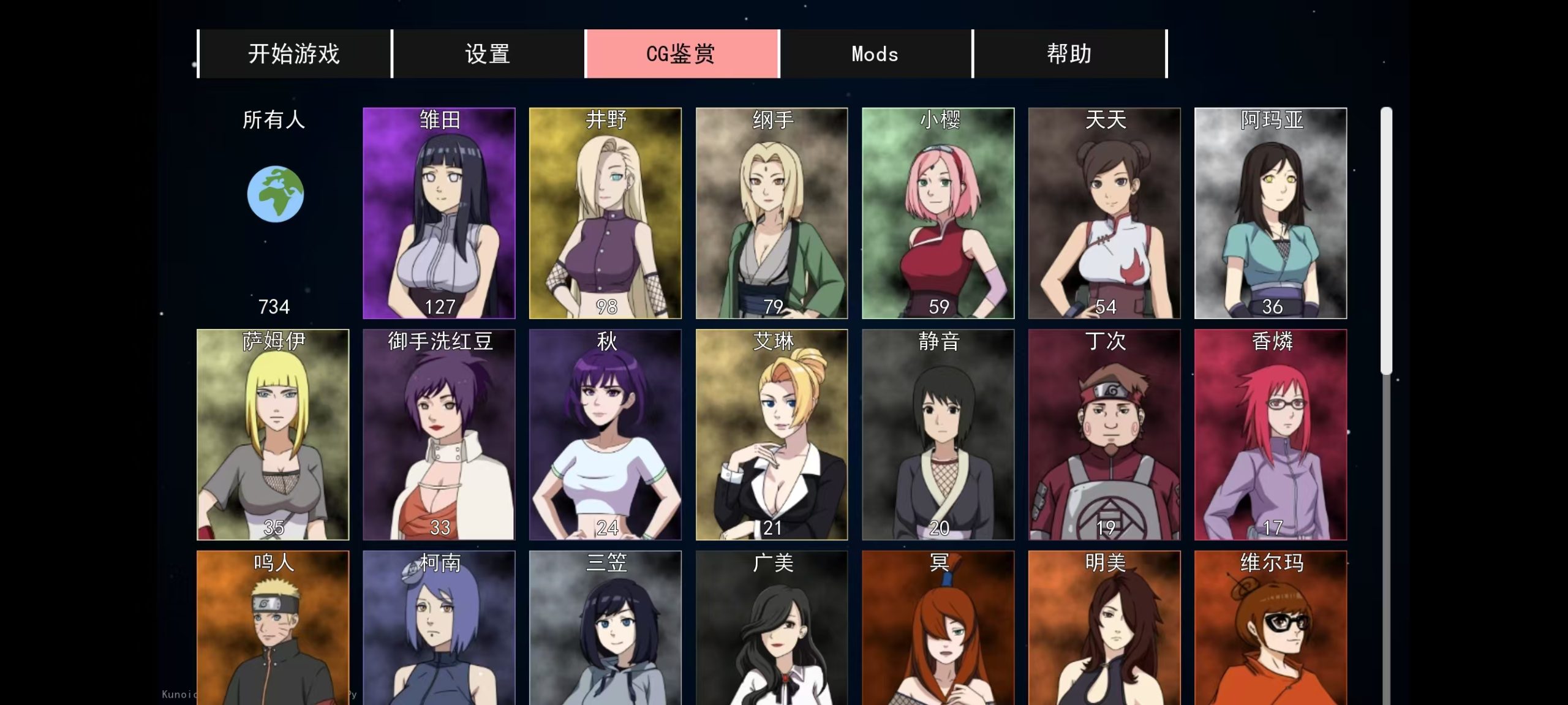Viewport: 1568px width, 705px height.
Task: View the 纲手 gallery card
Action: click(772, 213)
